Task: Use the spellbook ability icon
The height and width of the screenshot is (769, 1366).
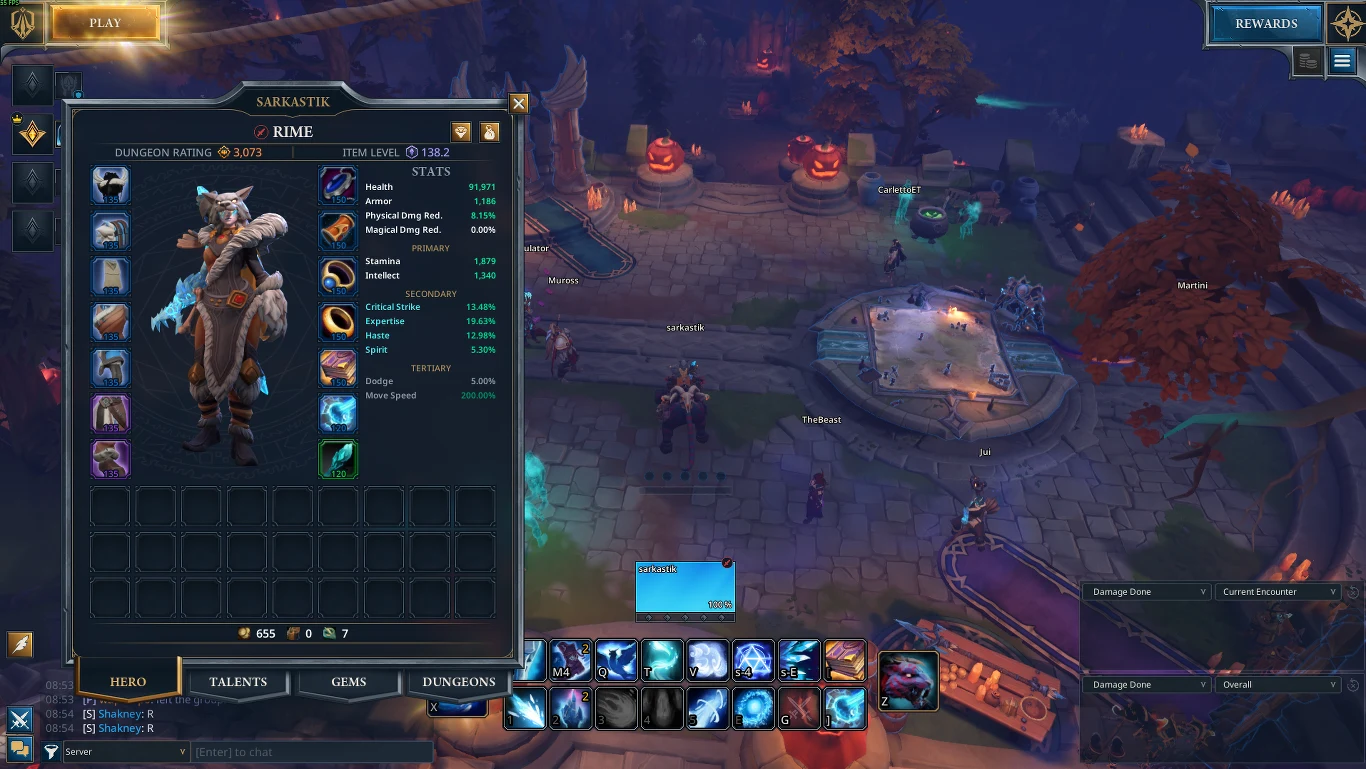Action: pos(845,660)
